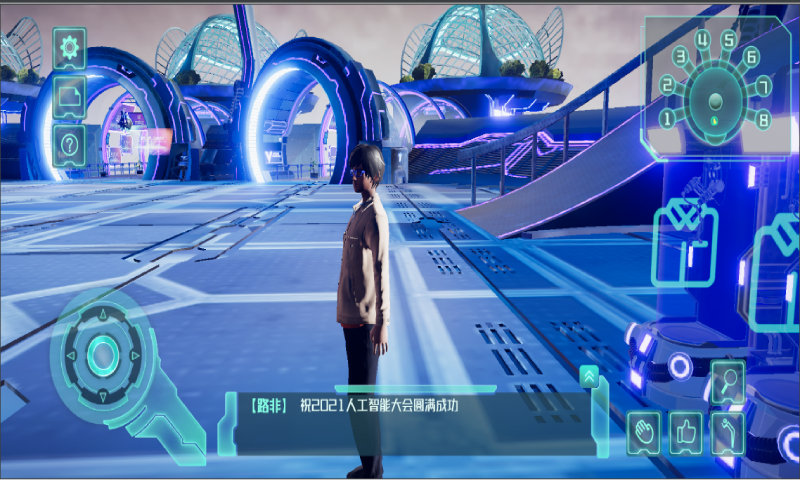Expand the chat box with the double-chevron button
Screen dimensions: 800x480
click(589, 376)
